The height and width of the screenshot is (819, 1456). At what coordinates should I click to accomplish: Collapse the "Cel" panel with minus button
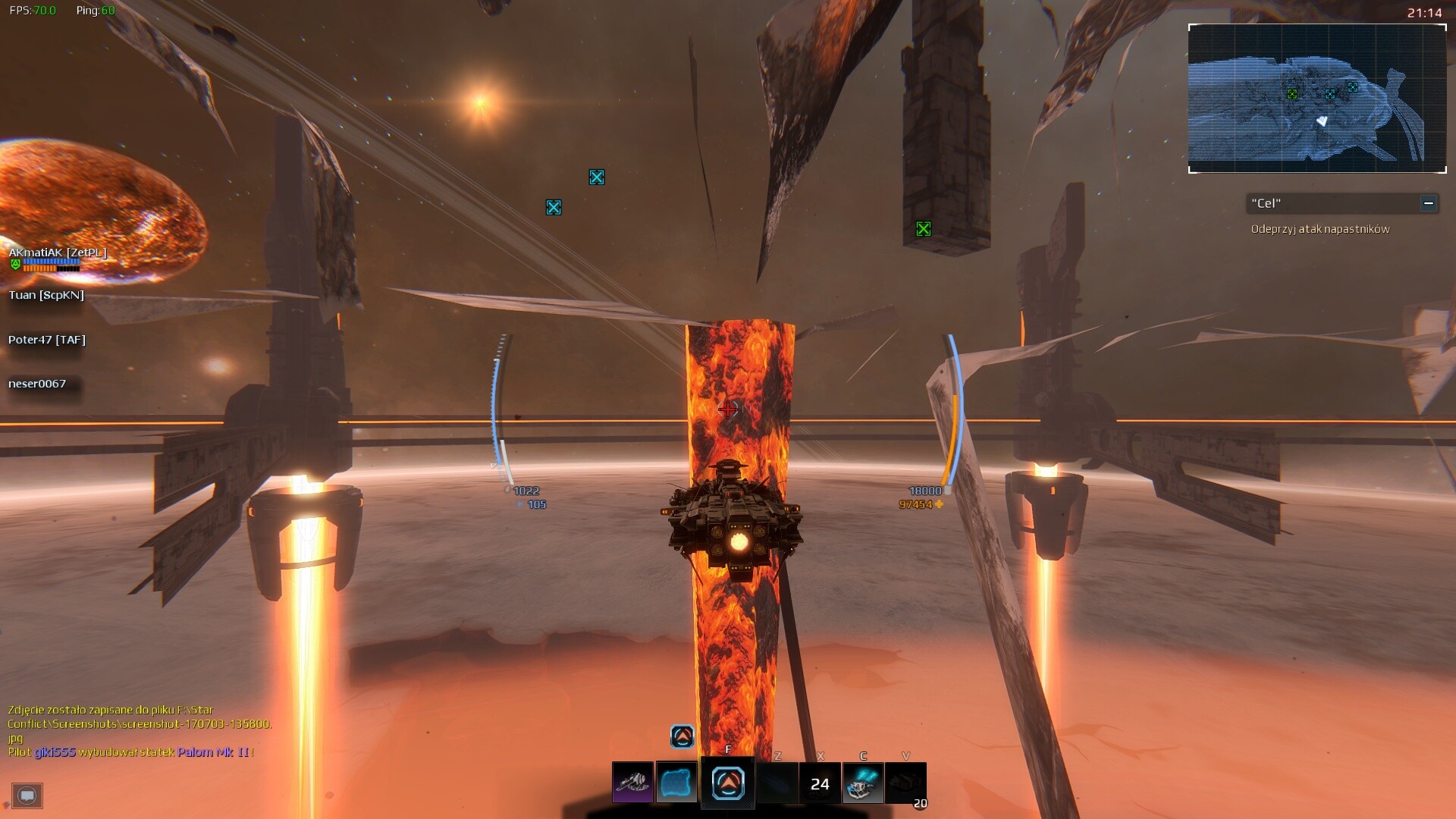tap(1427, 203)
